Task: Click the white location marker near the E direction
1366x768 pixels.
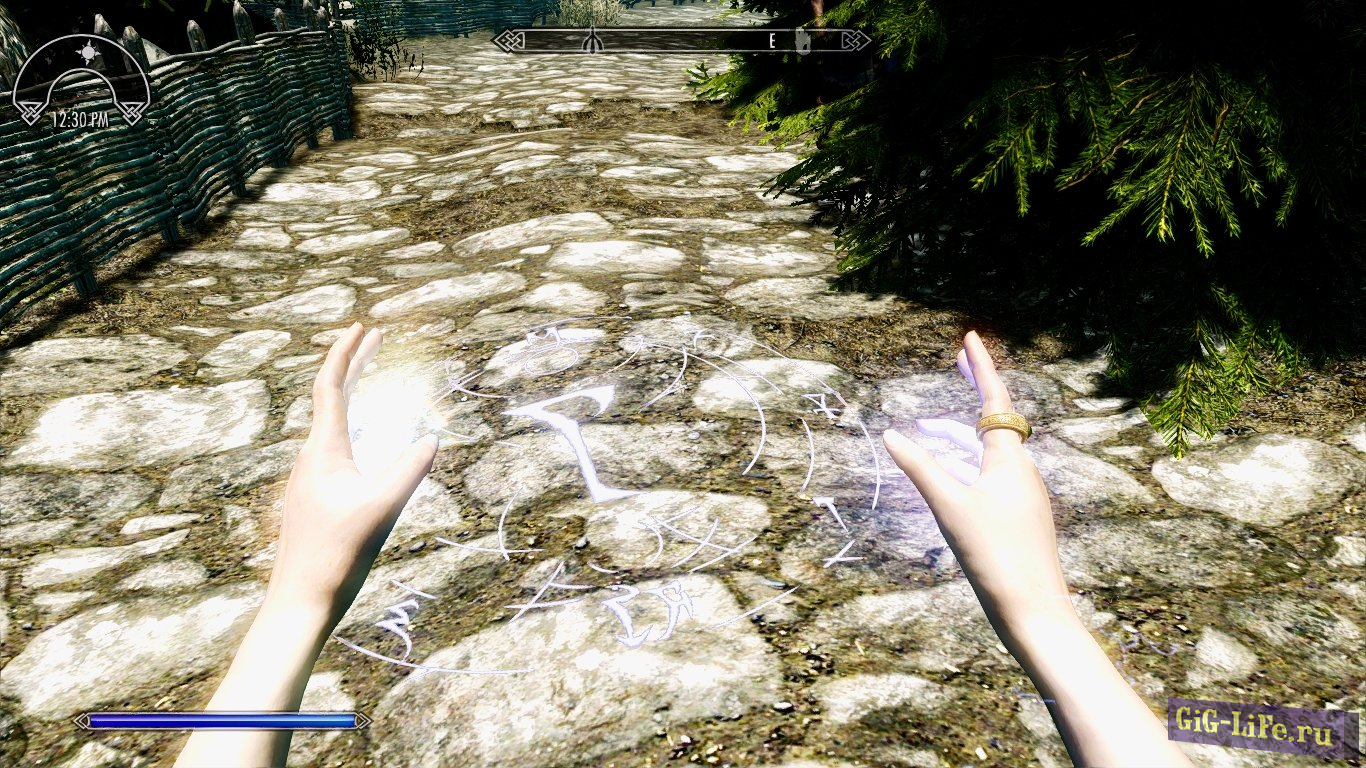Action: 802,42
